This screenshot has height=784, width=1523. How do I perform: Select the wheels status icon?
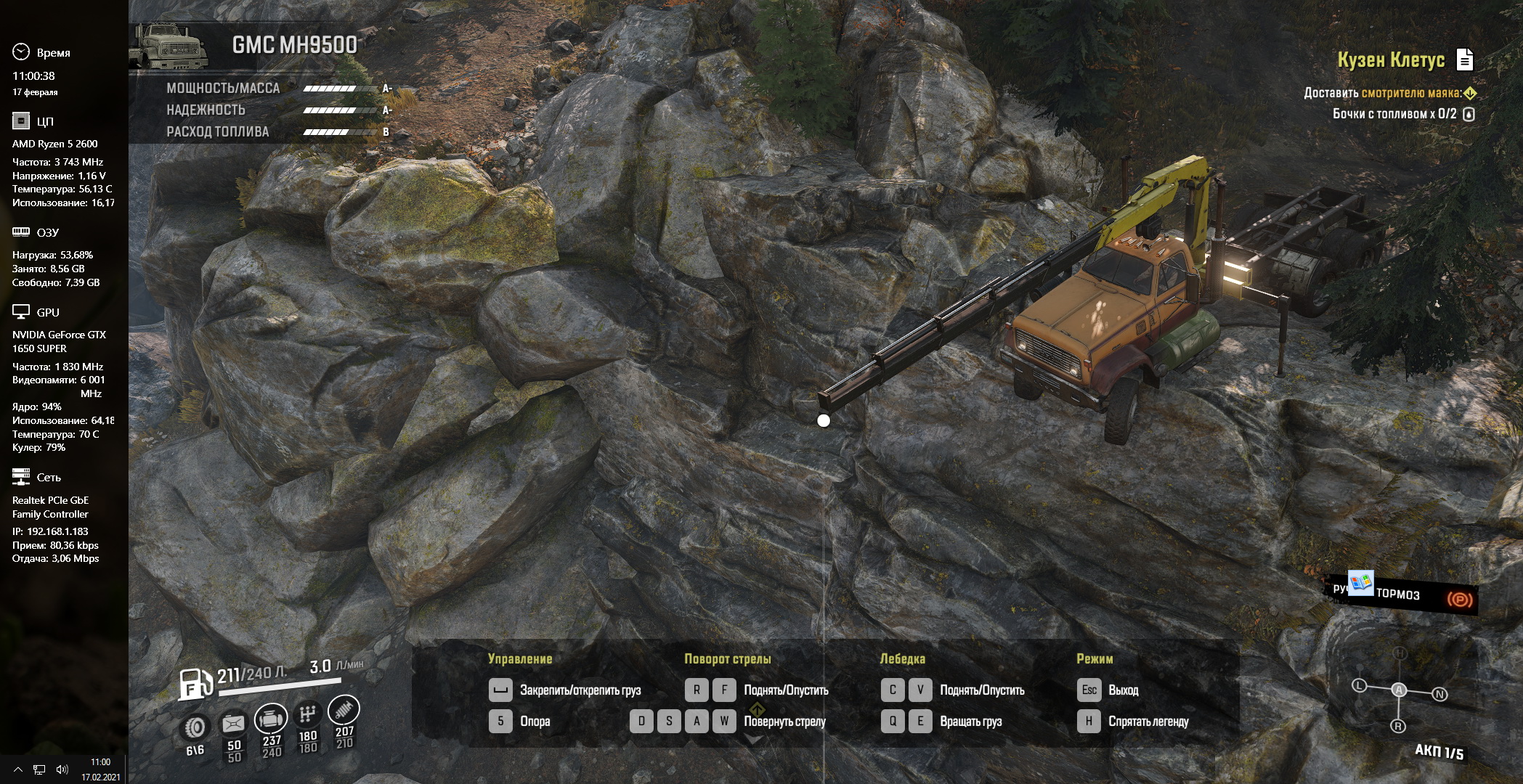[x=195, y=727]
